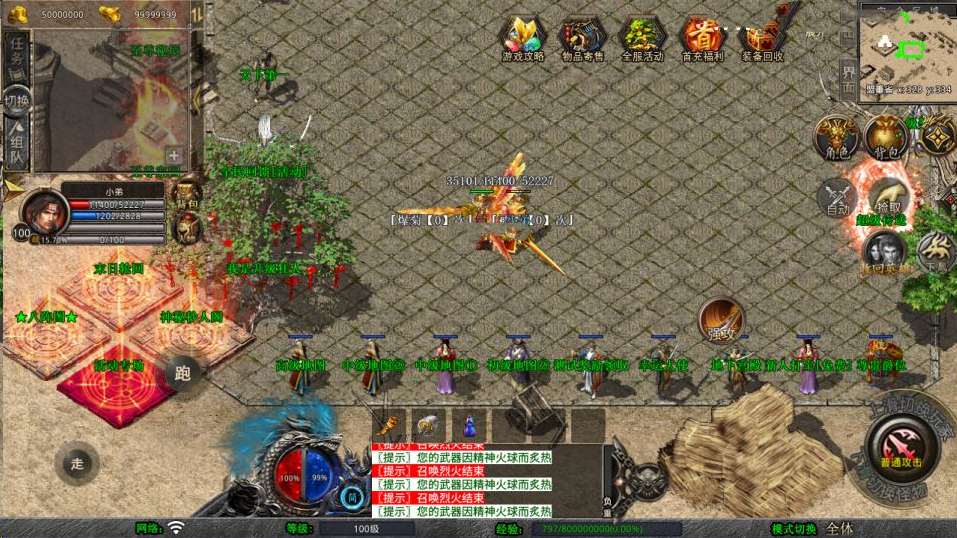Open the 组队 team tab

click(x=17, y=142)
